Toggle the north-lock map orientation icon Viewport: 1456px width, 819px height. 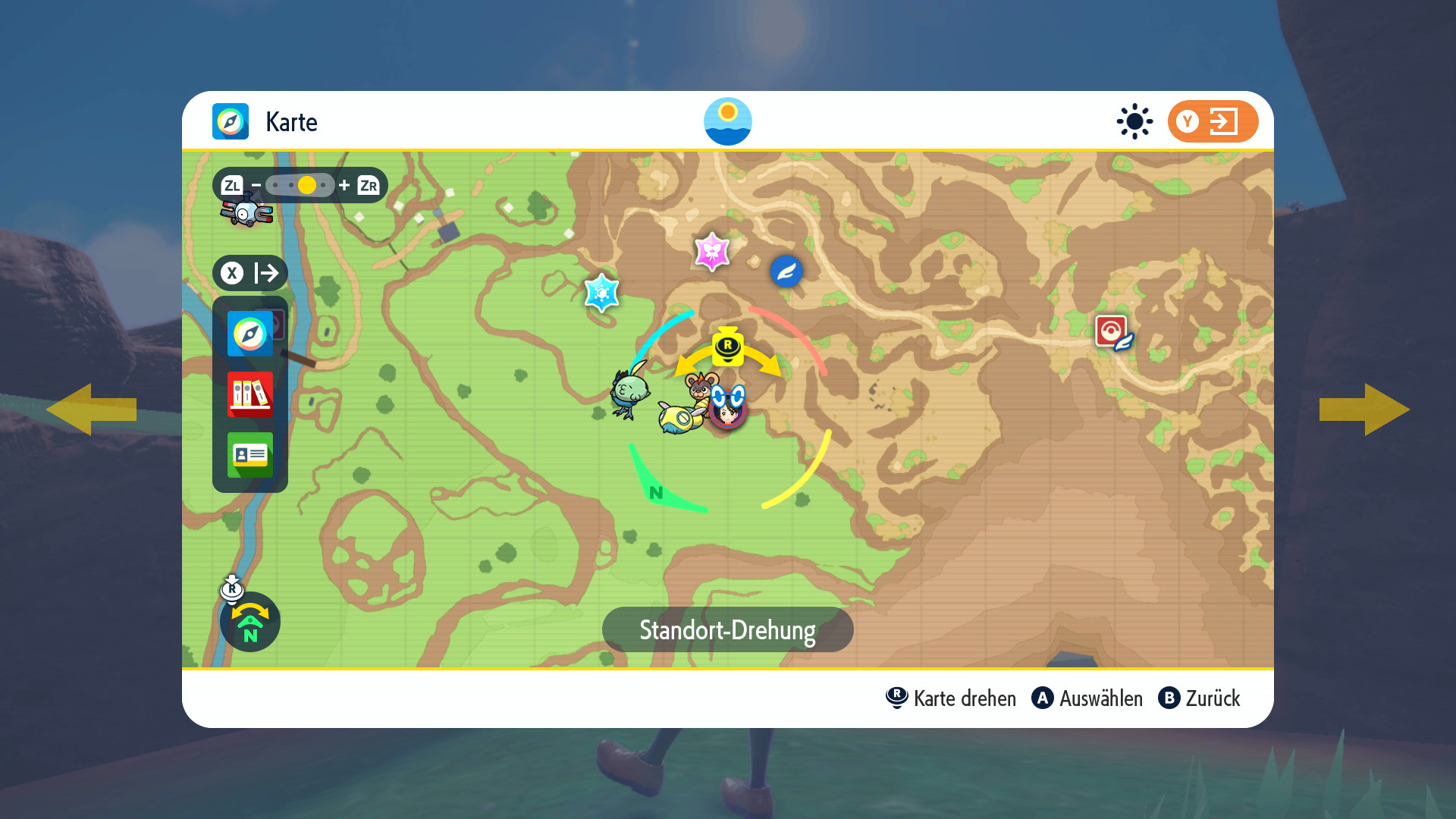(x=250, y=622)
